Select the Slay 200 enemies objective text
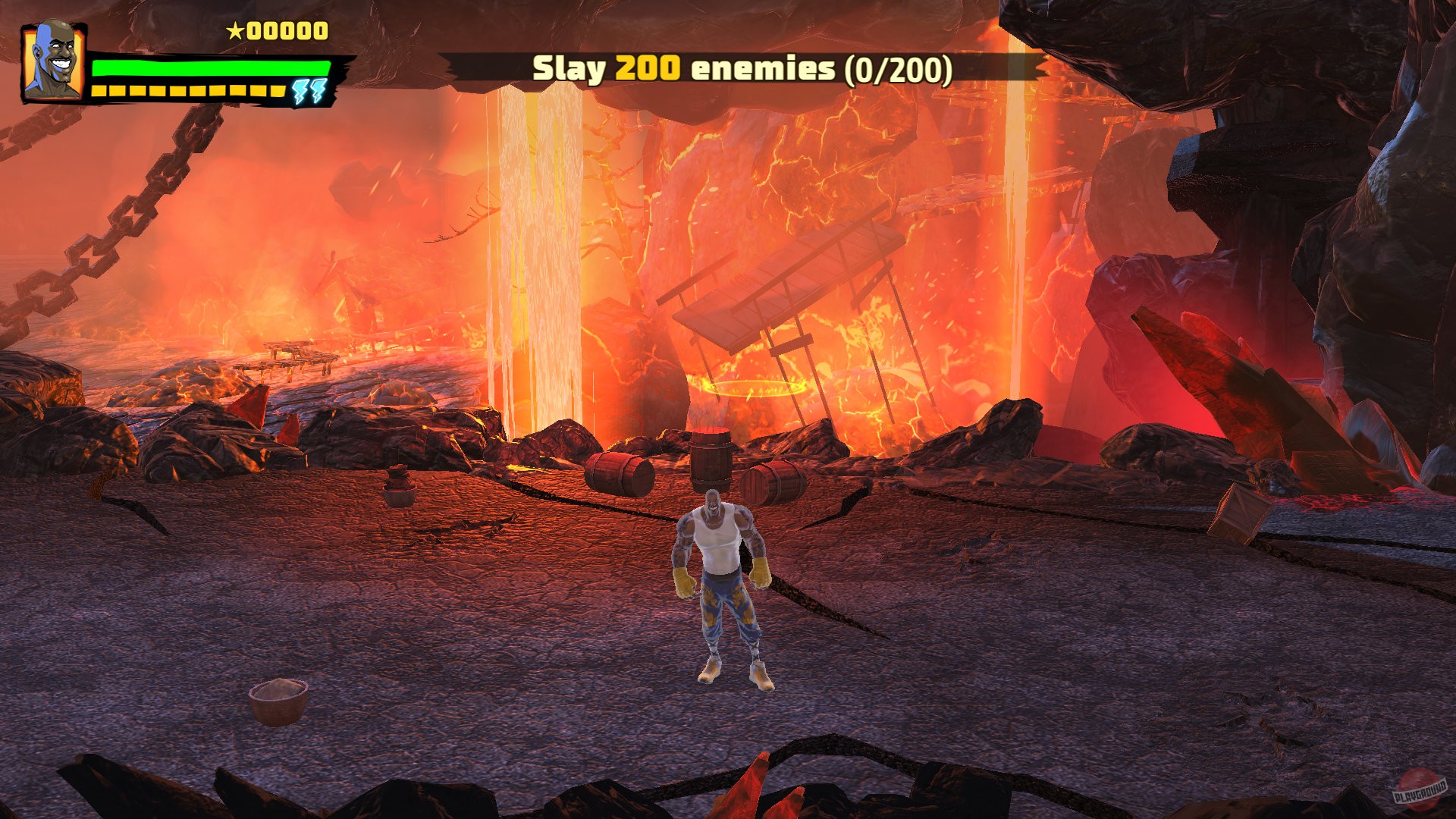This screenshot has height=819, width=1456. pos(682,68)
